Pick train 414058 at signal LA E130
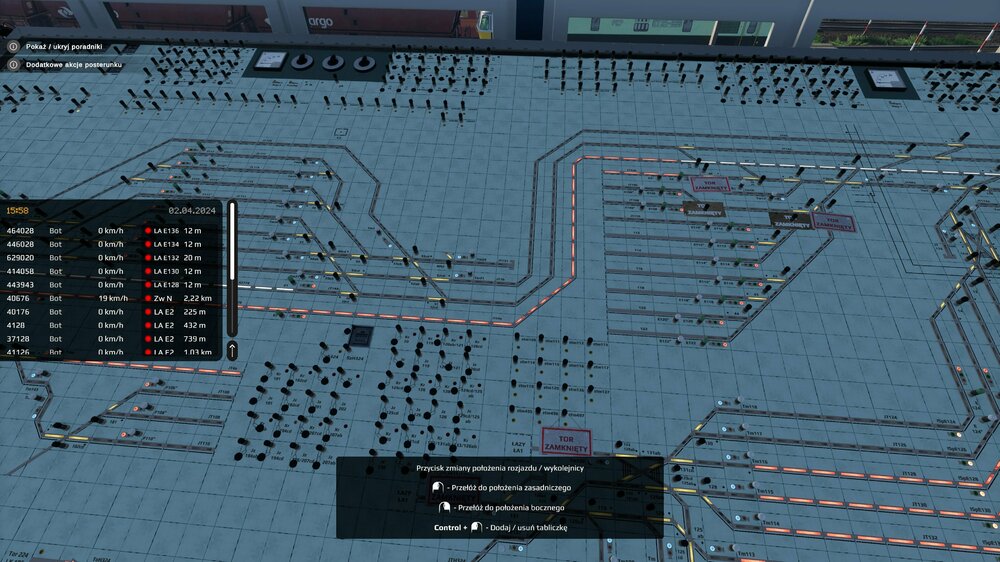1000x562 pixels. (110, 271)
